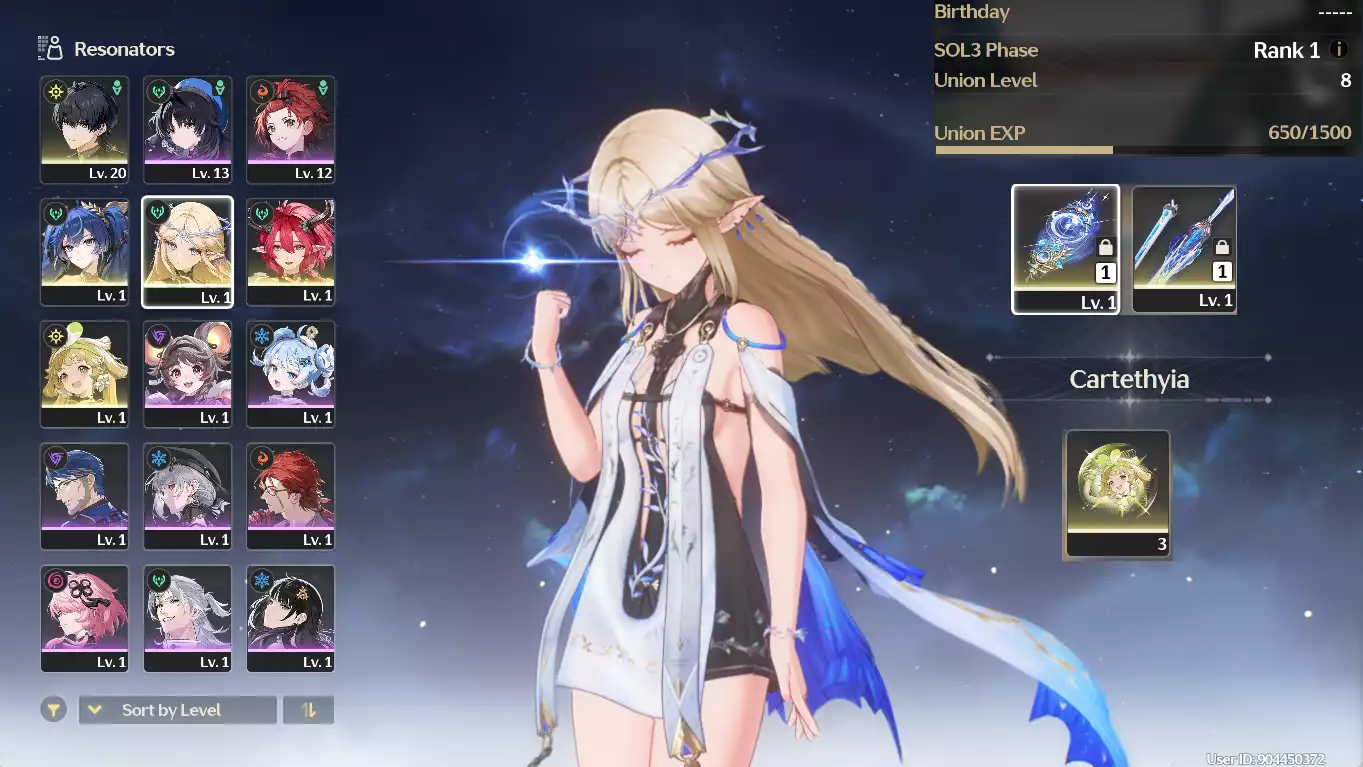Screen dimensions: 1363x767
Task: Select the Lv. 20 black-haired male Resonator
Action: [x=85, y=130]
